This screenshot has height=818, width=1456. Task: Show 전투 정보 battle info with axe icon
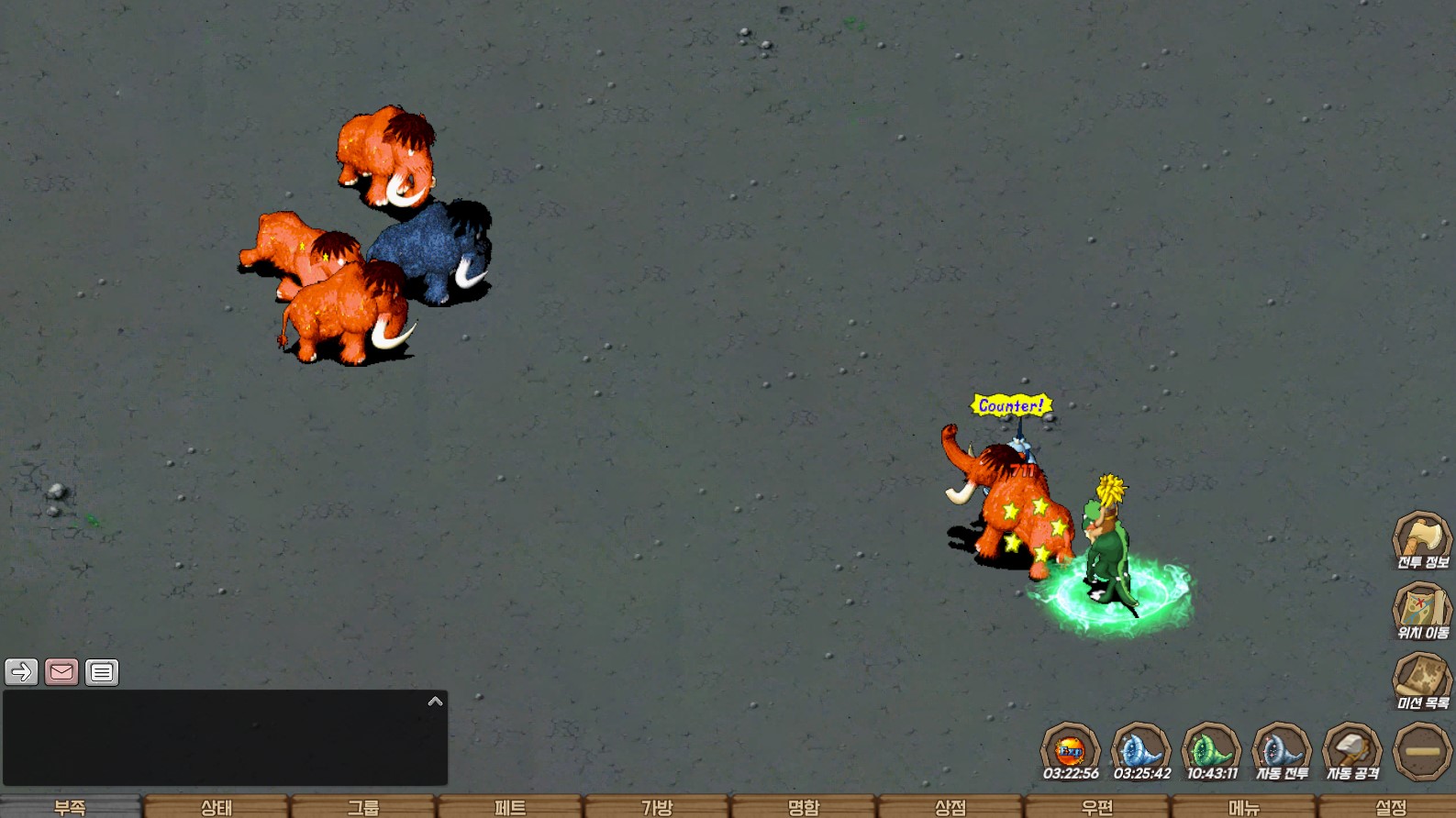click(1422, 539)
